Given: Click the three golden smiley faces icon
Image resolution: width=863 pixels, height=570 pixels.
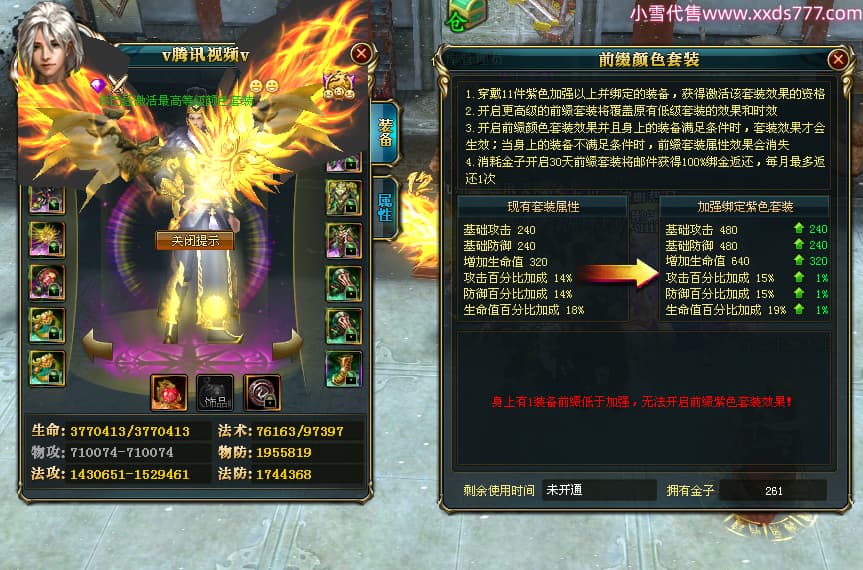Looking at the screenshot, I should (x=340, y=86).
